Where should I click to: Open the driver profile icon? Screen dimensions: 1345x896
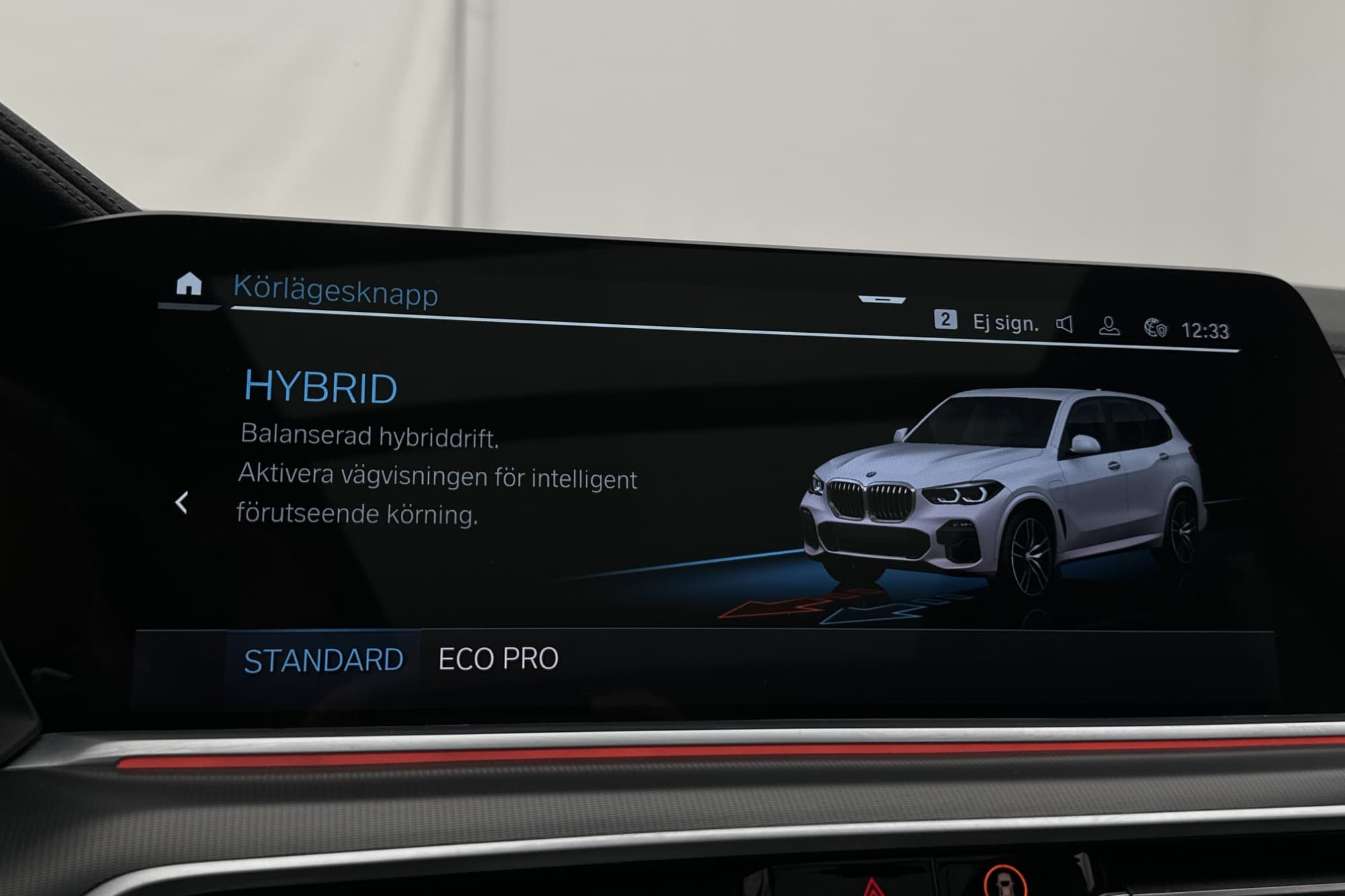tap(1109, 327)
